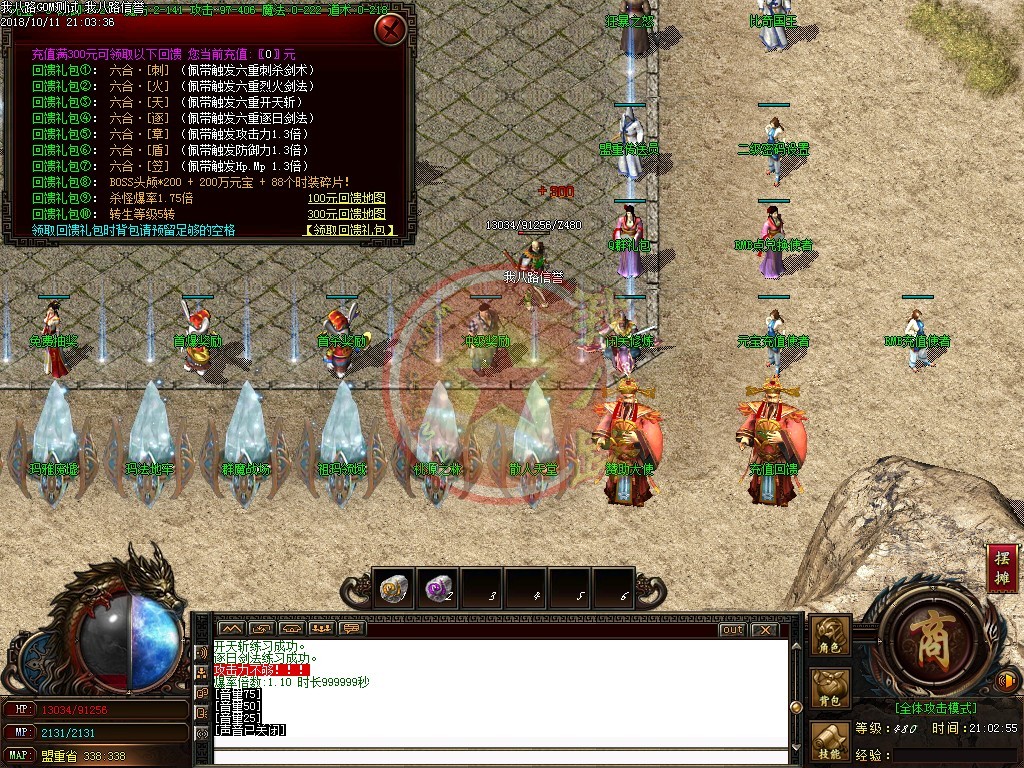The width and height of the screenshot is (1024, 768).
Task: Open the 摆摊 stall button
Action: click(1001, 569)
